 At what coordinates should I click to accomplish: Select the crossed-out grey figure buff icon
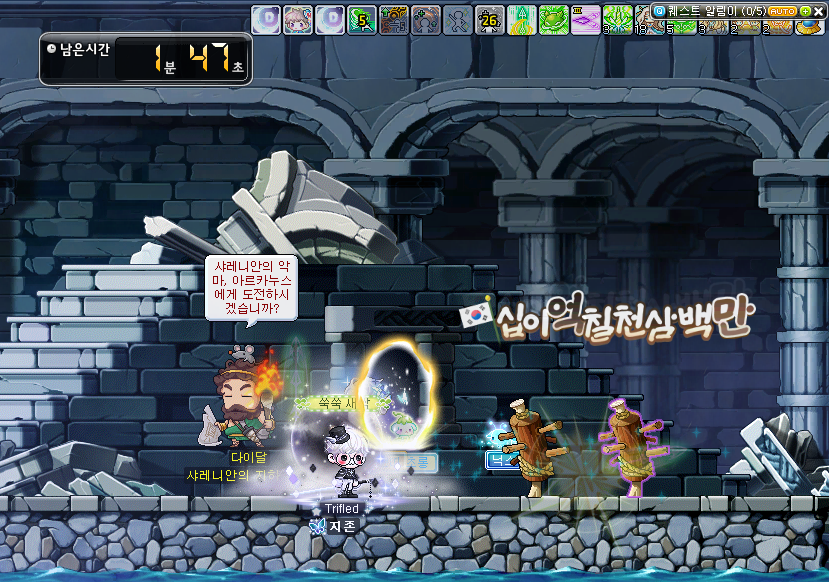click(458, 19)
